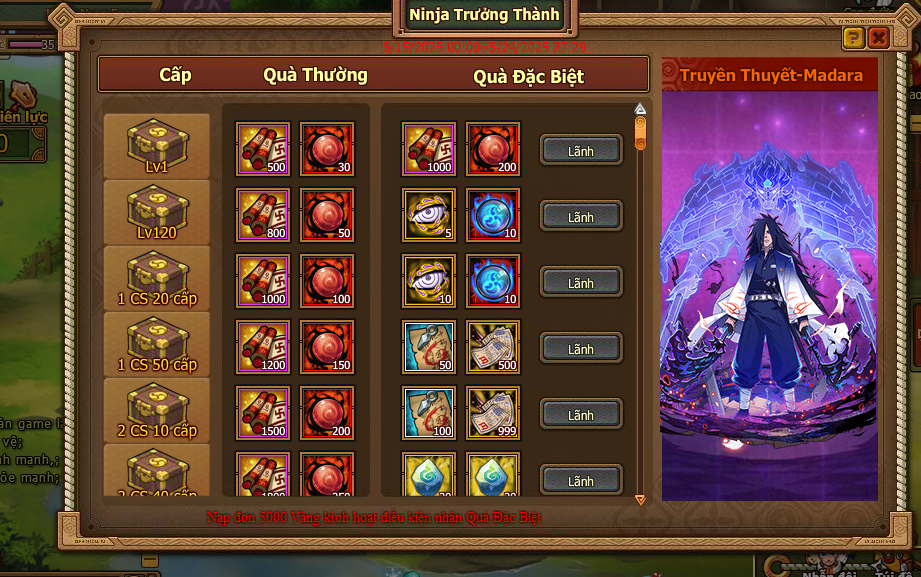
Task: Claim the Lv1 special reward with Lãnh
Action: click(581, 151)
